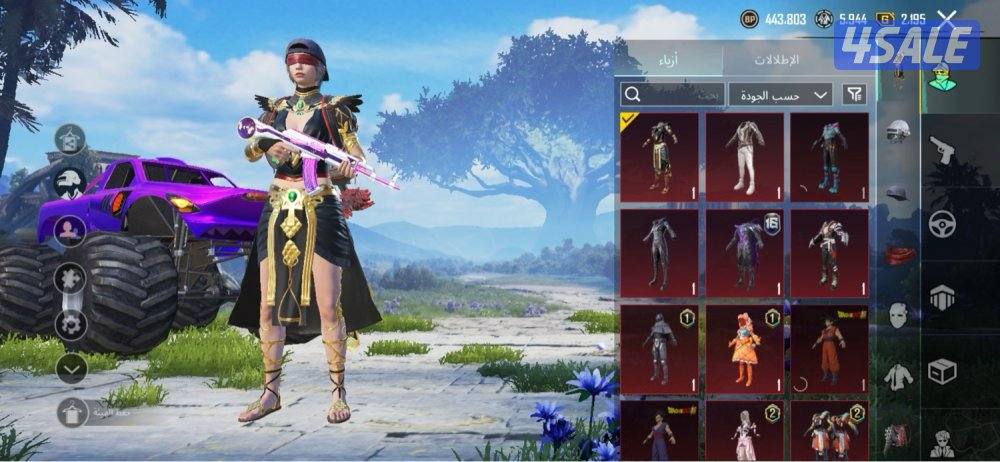Open the حسب الجودة sort dropdown
This screenshot has width=1000, height=462.
(780, 94)
